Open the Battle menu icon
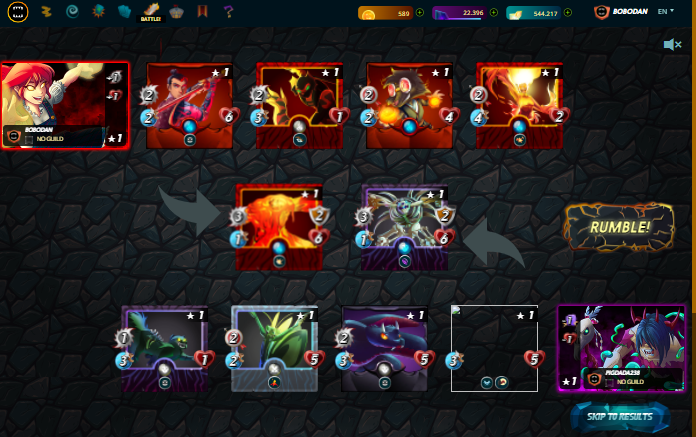The width and height of the screenshot is (696, 437). pyautogui.click(x=150, y=12)
